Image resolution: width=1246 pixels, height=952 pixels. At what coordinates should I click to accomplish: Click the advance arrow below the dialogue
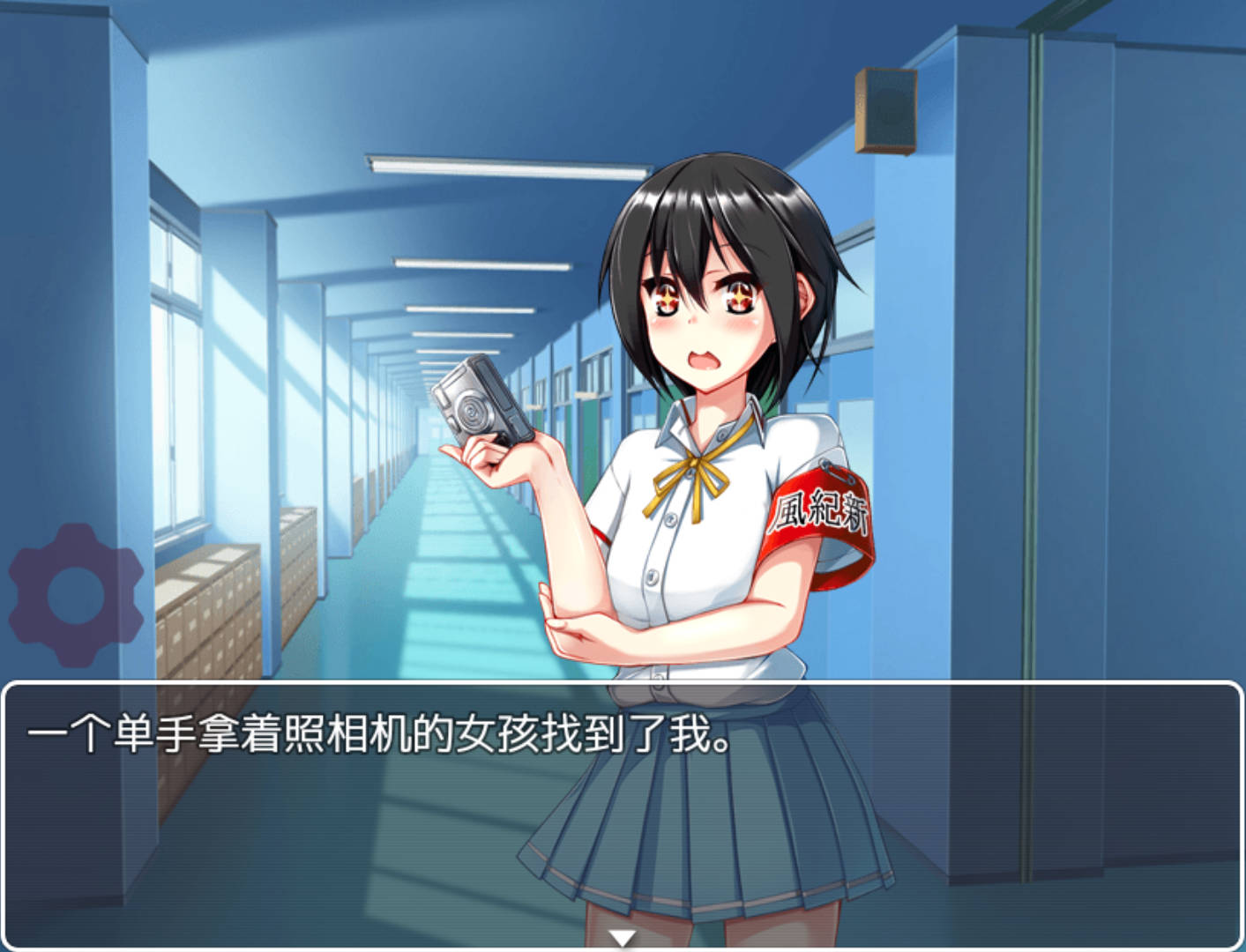coord(623,937)
